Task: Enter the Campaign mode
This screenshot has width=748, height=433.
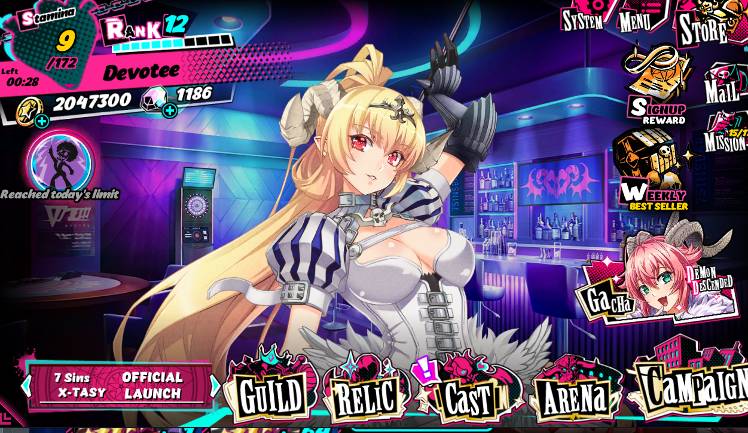Action: tap(690, 387)
